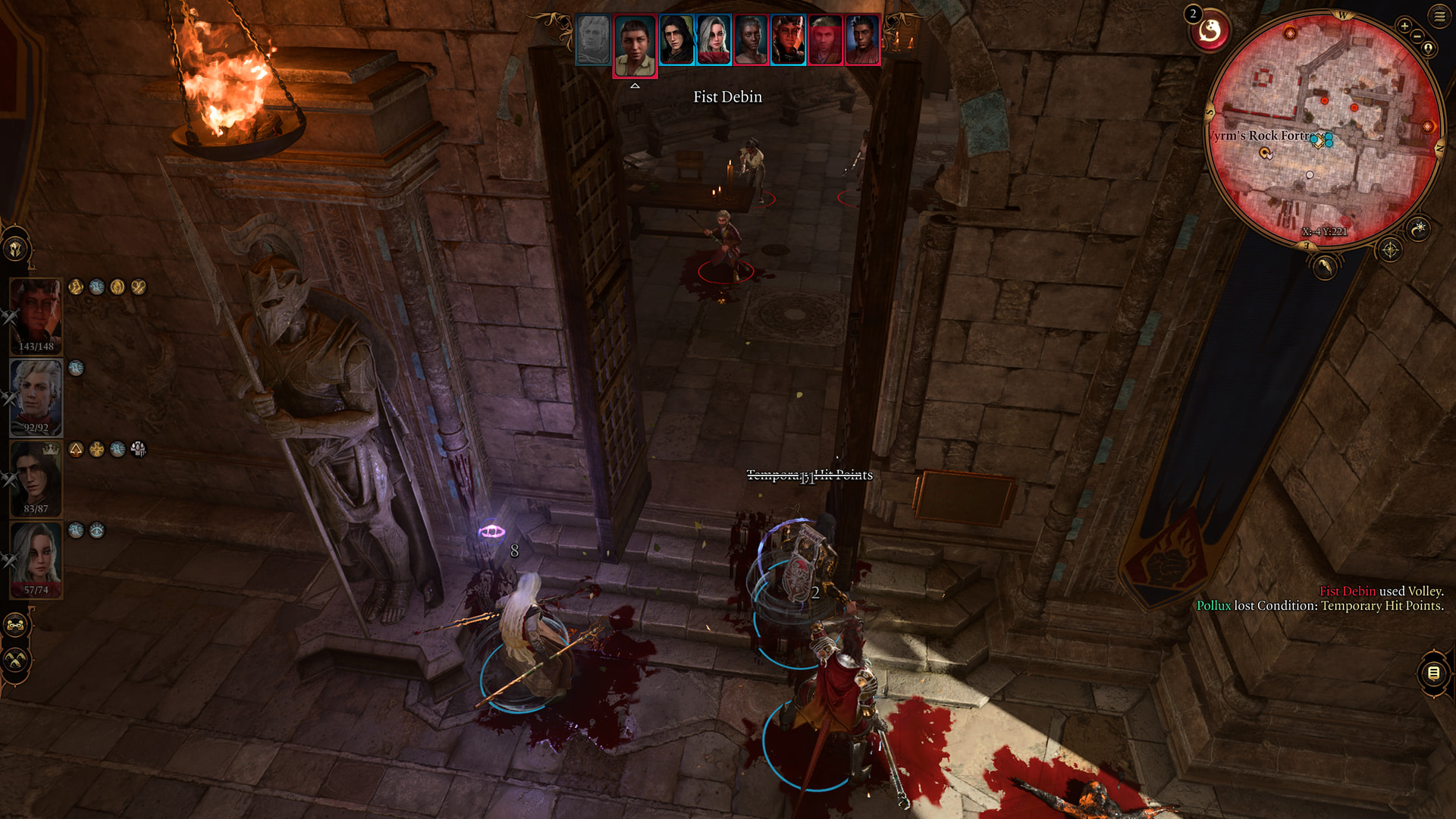Viewport: 1456px width, 819px height.
Task: Select the red tiefling party portrait
Action: (x=36, y=315)
